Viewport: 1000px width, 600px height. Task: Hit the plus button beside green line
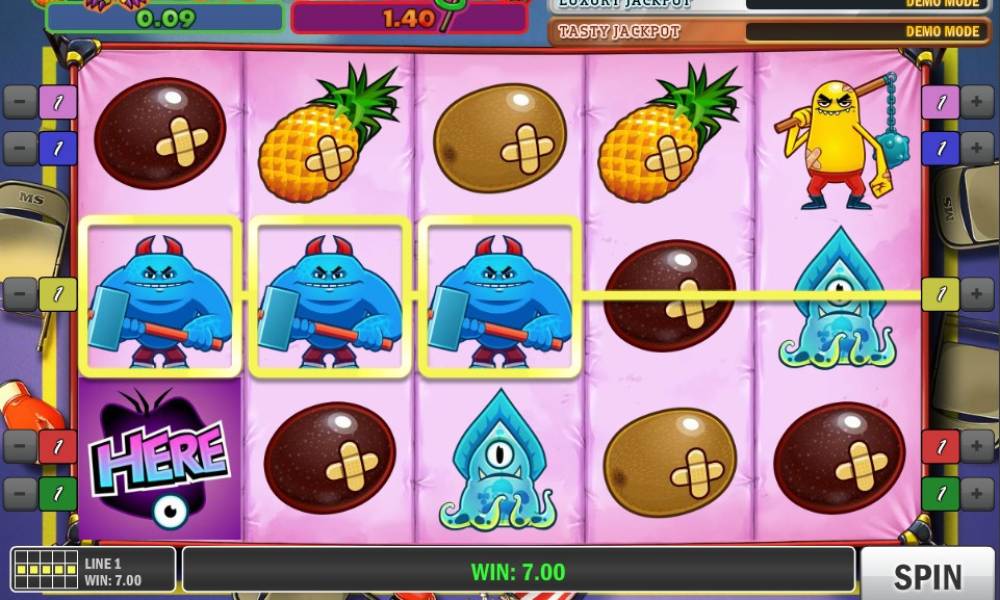[977, 493]
